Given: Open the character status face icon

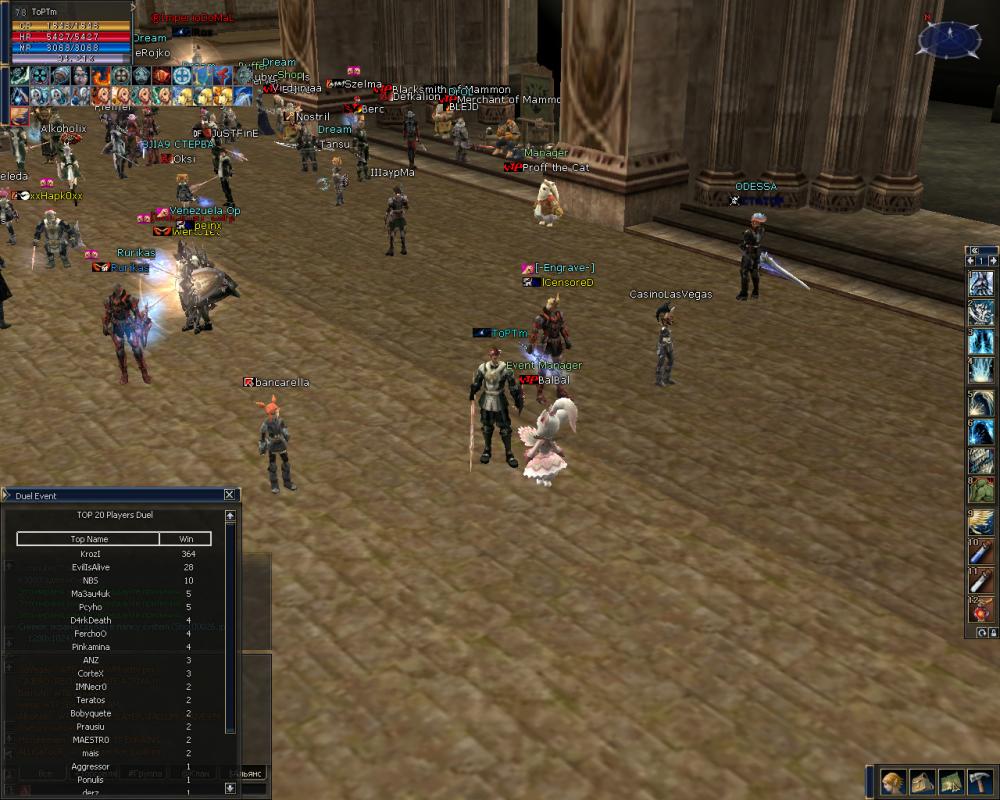Looking at the screenshot, I should pos(893,782).
